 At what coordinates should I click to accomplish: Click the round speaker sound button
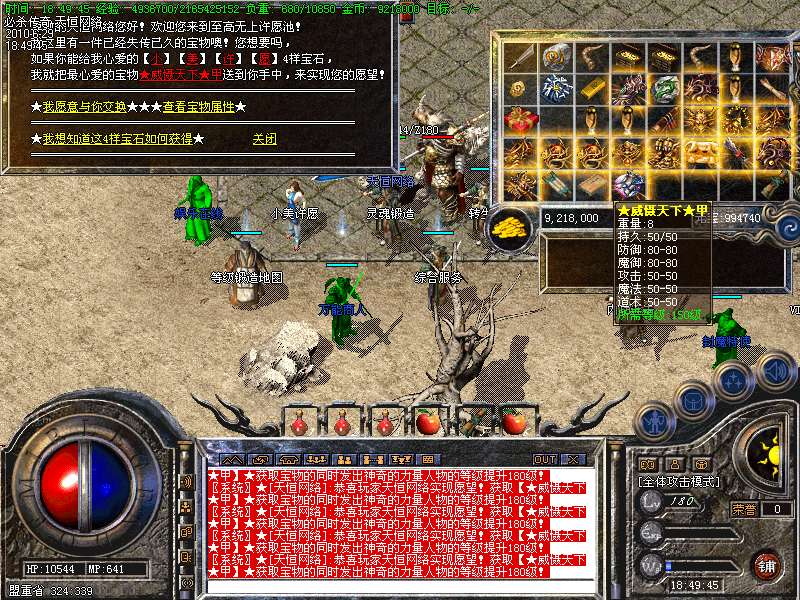pyautogui.click(x=775, y=372)
